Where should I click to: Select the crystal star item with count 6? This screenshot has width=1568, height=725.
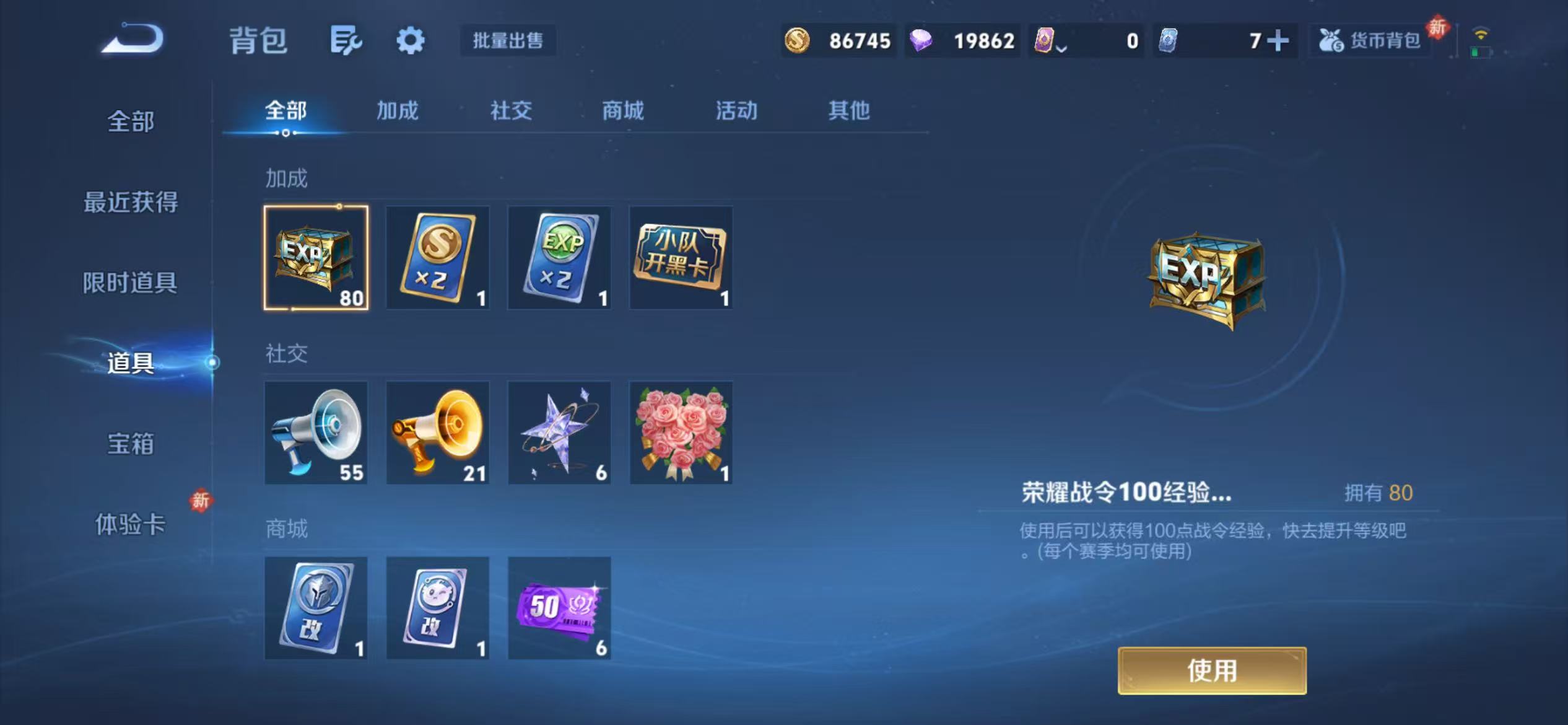559,433
